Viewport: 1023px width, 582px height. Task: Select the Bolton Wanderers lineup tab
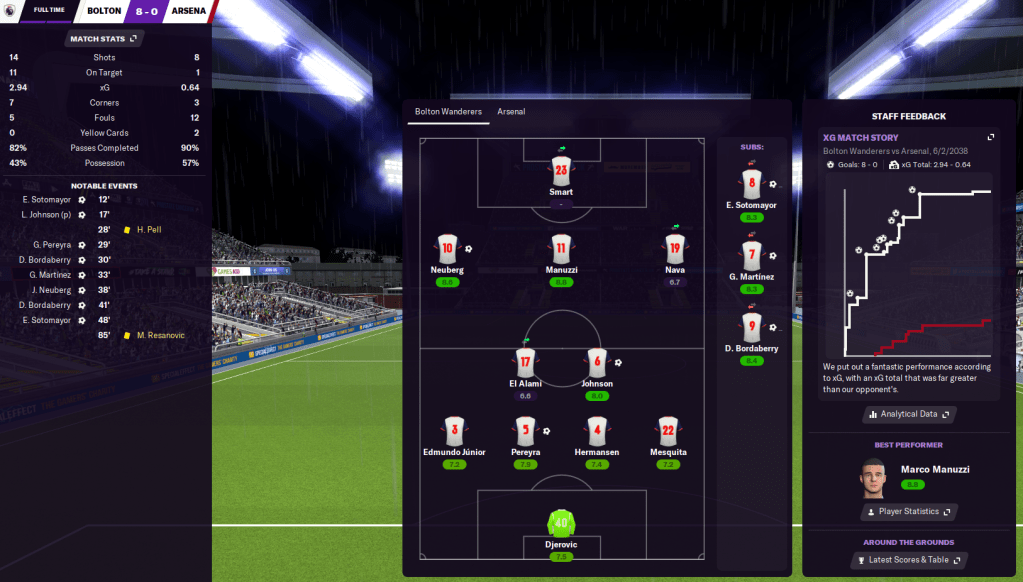tap(448, 112)
